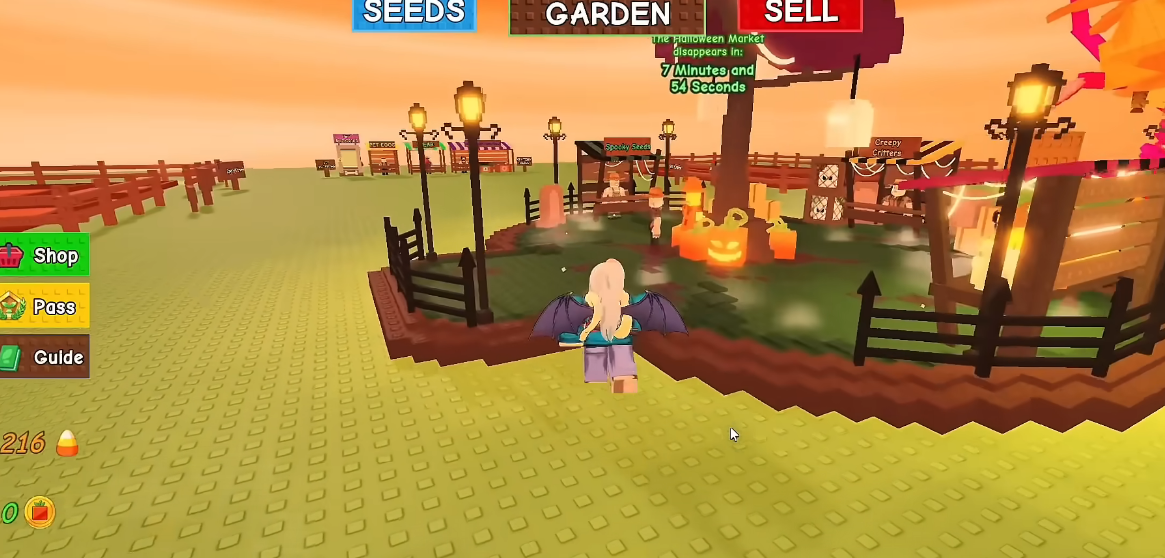
Task: Select the red SELL button
Action: click(x=800, y=14)
